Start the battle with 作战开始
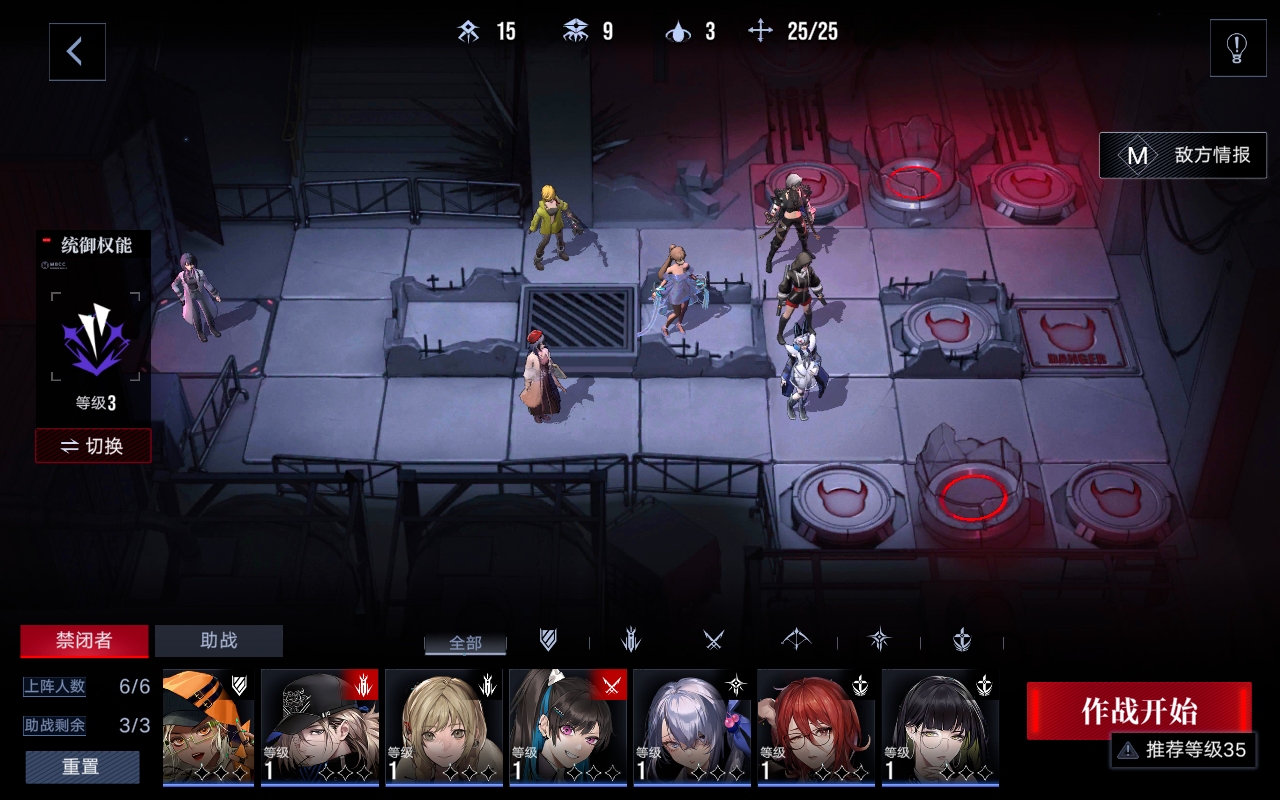 (x=1138, y=711)
